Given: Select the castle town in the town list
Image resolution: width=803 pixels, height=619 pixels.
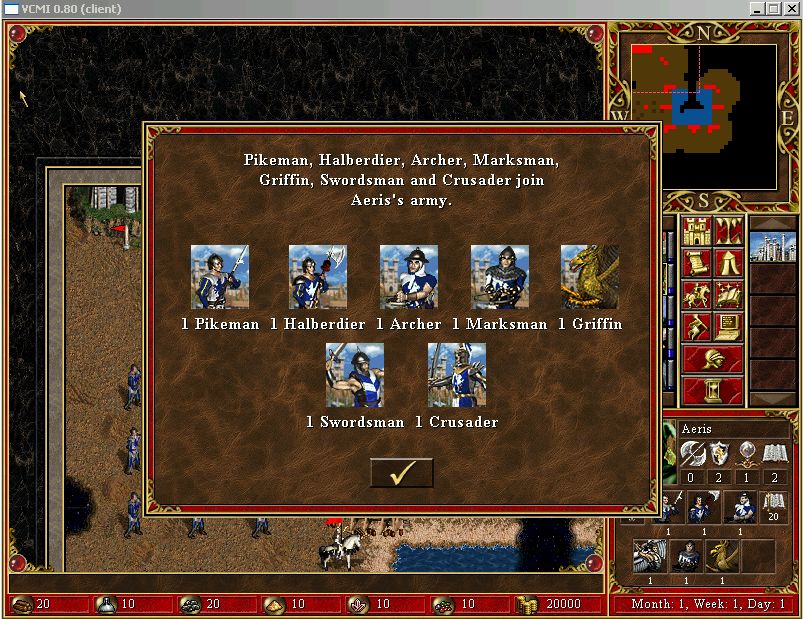Looking at the screenshot, I should (773, 247).
